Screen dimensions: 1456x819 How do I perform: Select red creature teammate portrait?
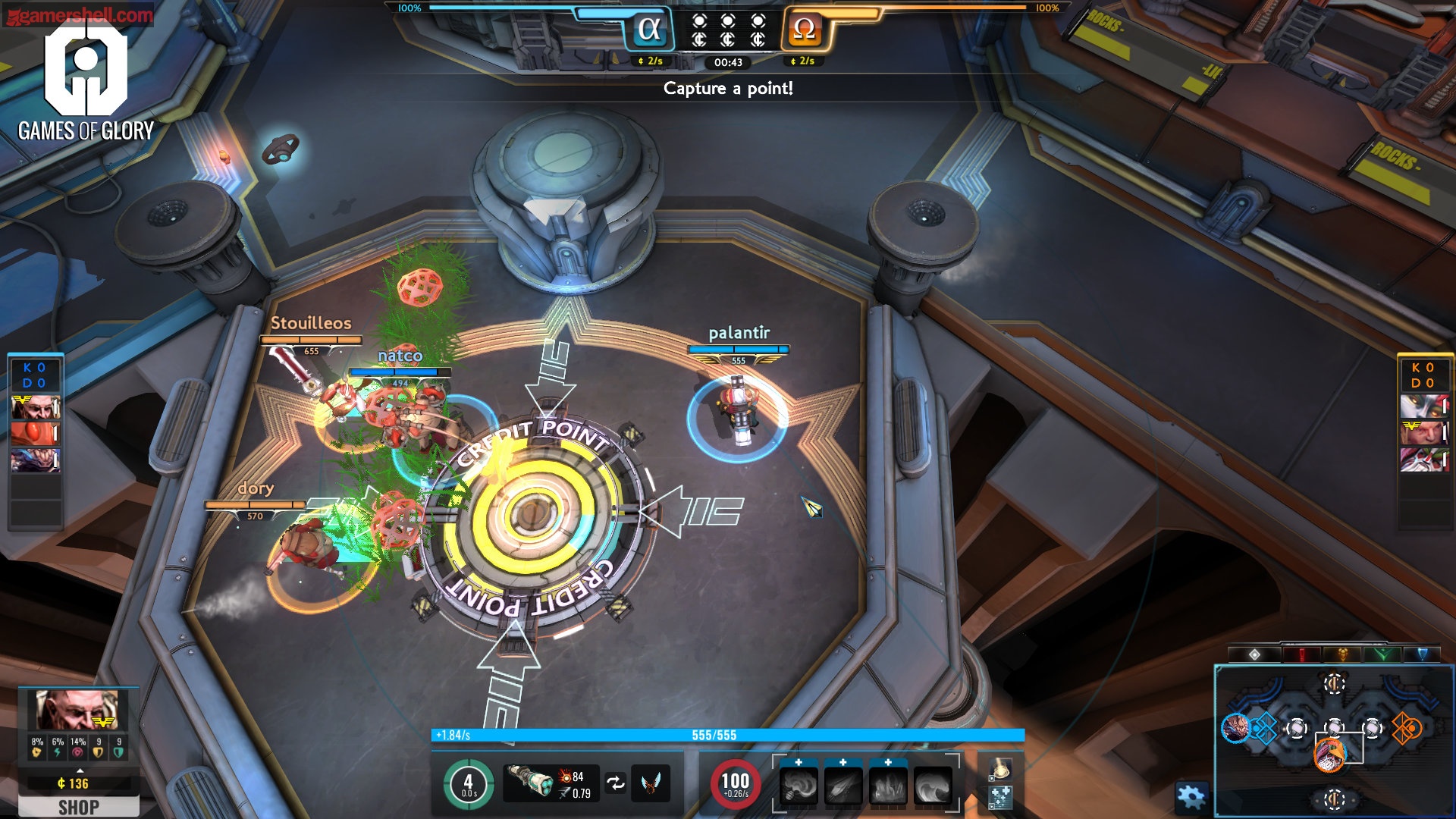click(34, 434)
